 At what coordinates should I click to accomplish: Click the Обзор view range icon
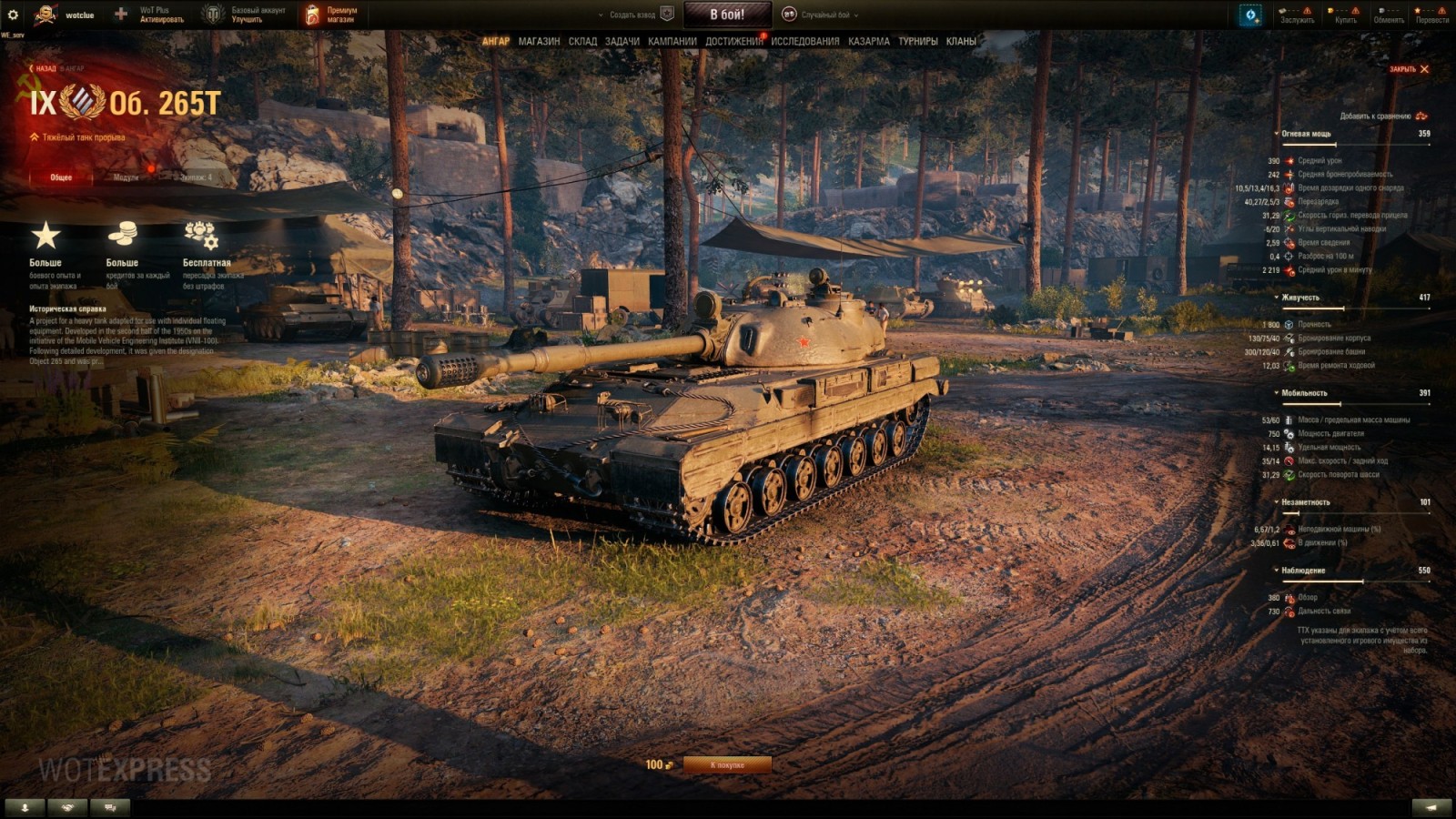click(1288, 597)
